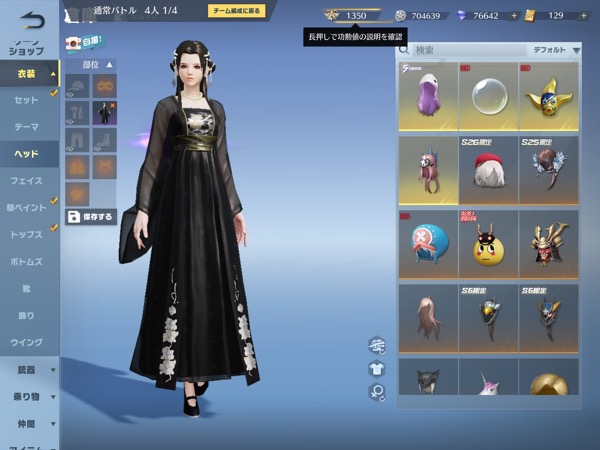This screenshot has width=600, height=450.
Task: Click the item search field
Action: coord(466,49)
